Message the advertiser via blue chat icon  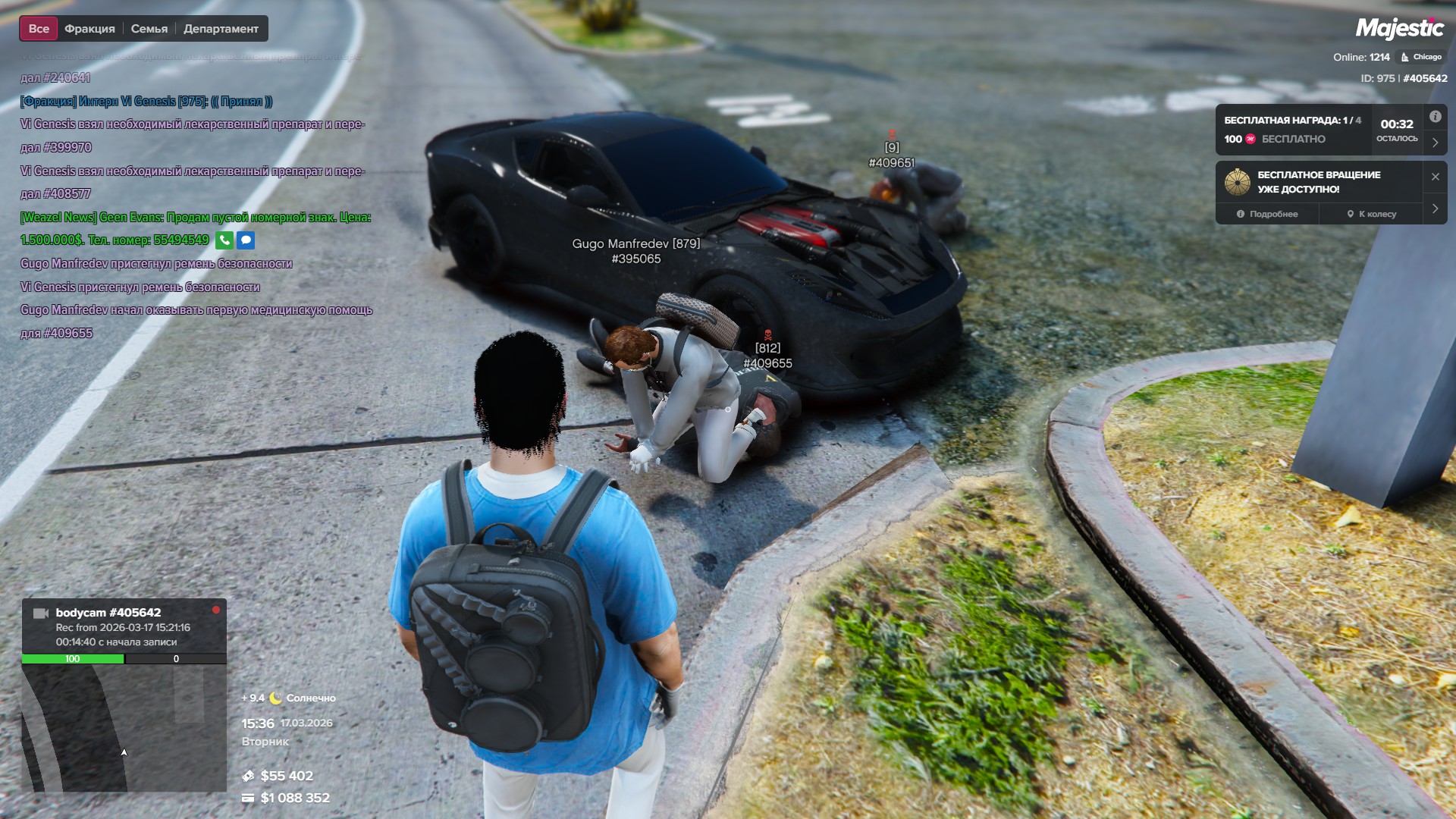246,240
